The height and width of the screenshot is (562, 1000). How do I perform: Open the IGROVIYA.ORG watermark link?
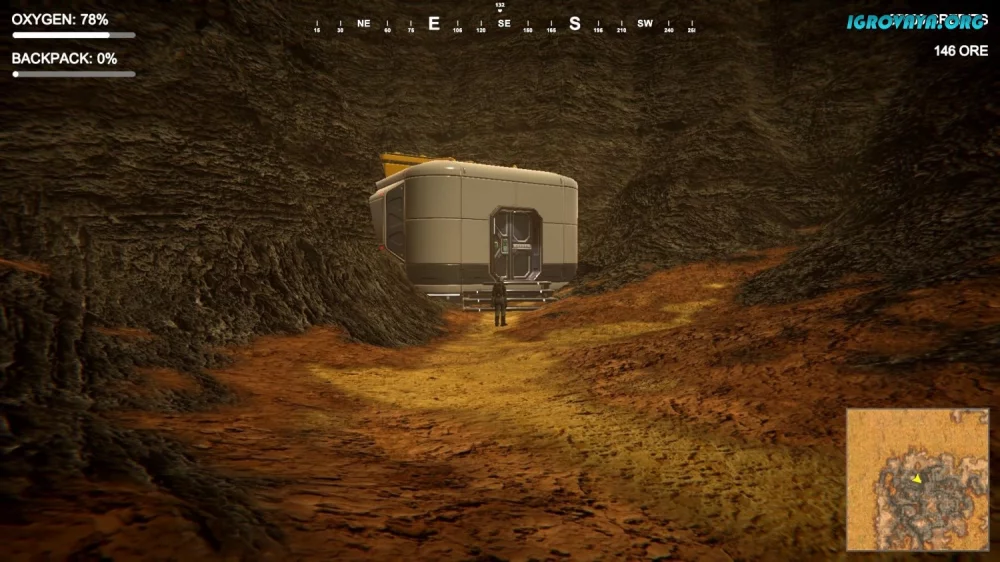point(915,21)
